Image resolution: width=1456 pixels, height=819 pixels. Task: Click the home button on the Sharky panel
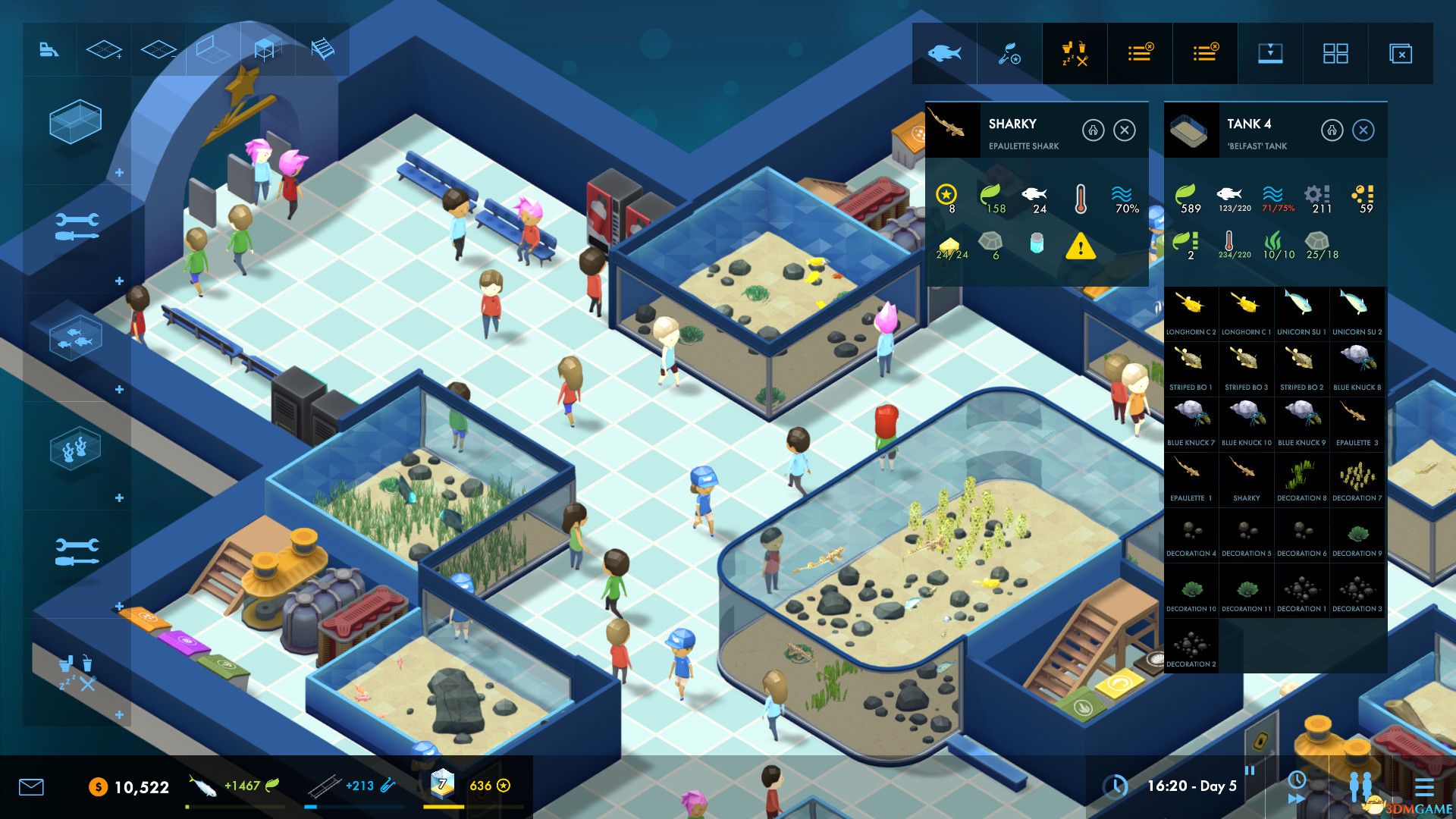[1094, 130]
